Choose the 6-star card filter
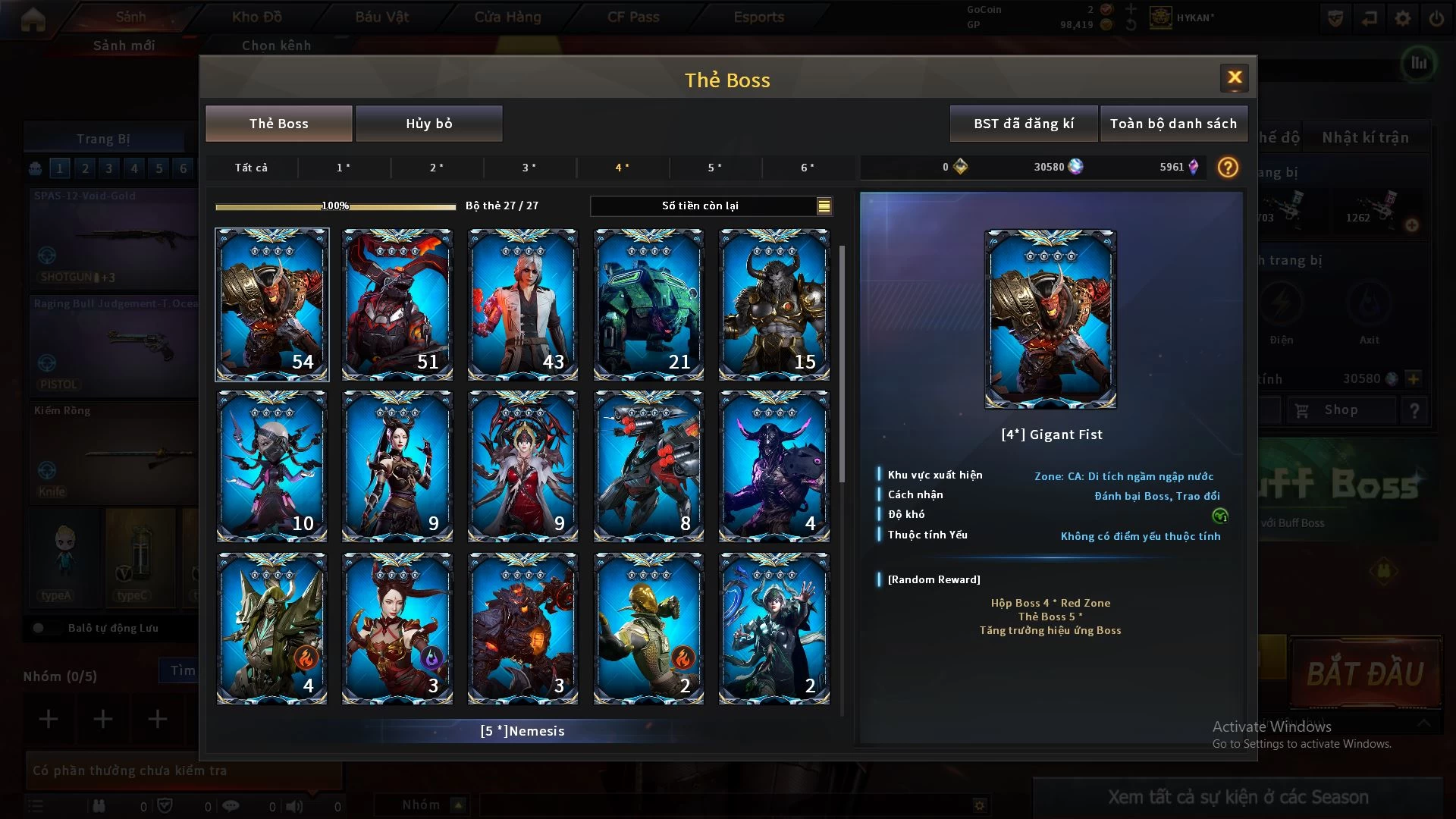This screenshot has height=819, width=1456. point(808,168)
